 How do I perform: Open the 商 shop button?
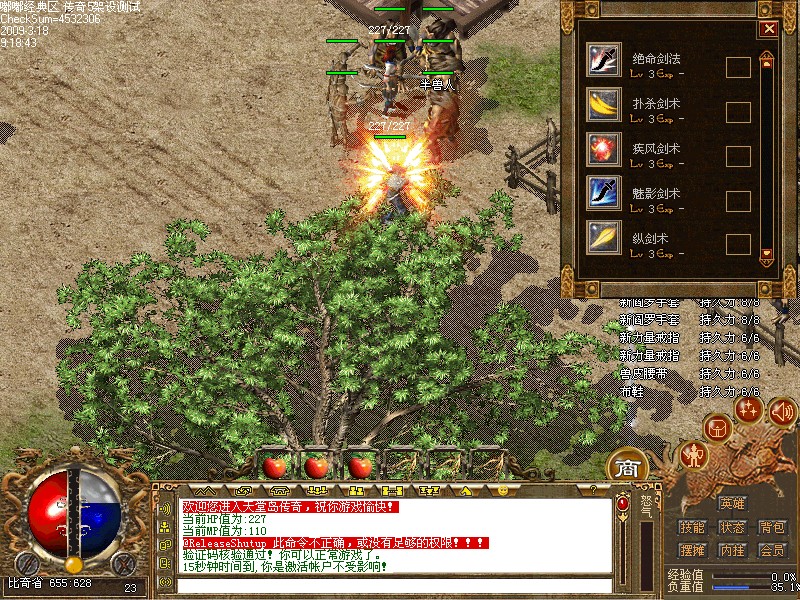coord(627,468)
